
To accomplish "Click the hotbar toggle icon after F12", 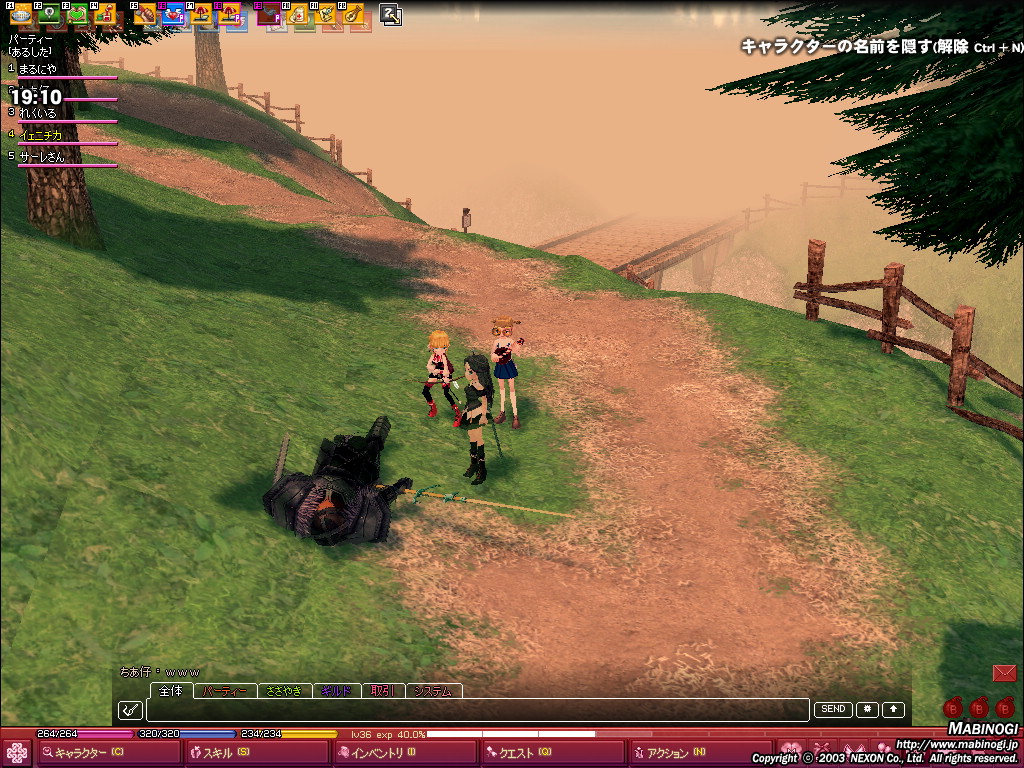I will point(391,14).
